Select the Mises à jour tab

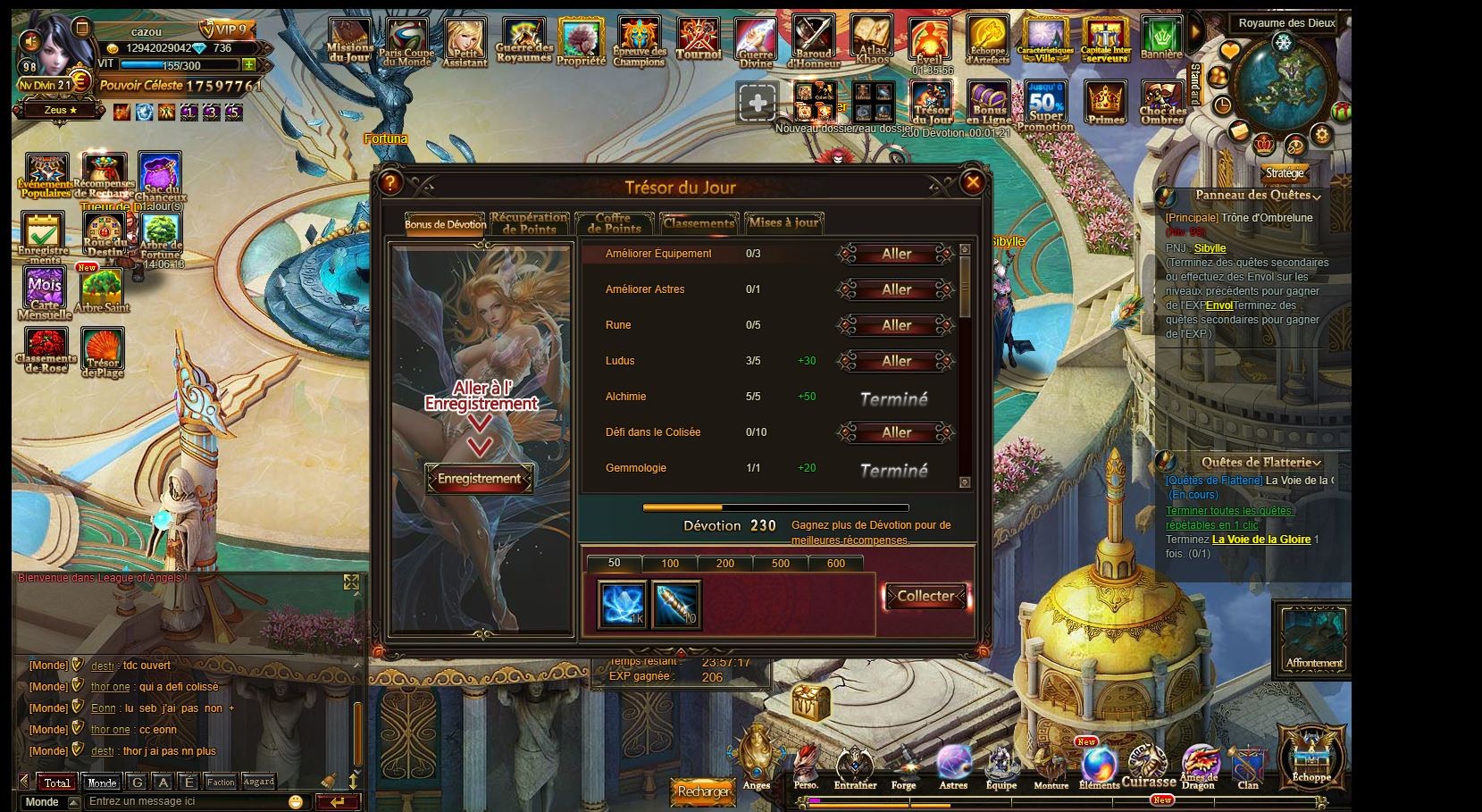(x=783, y=223)
